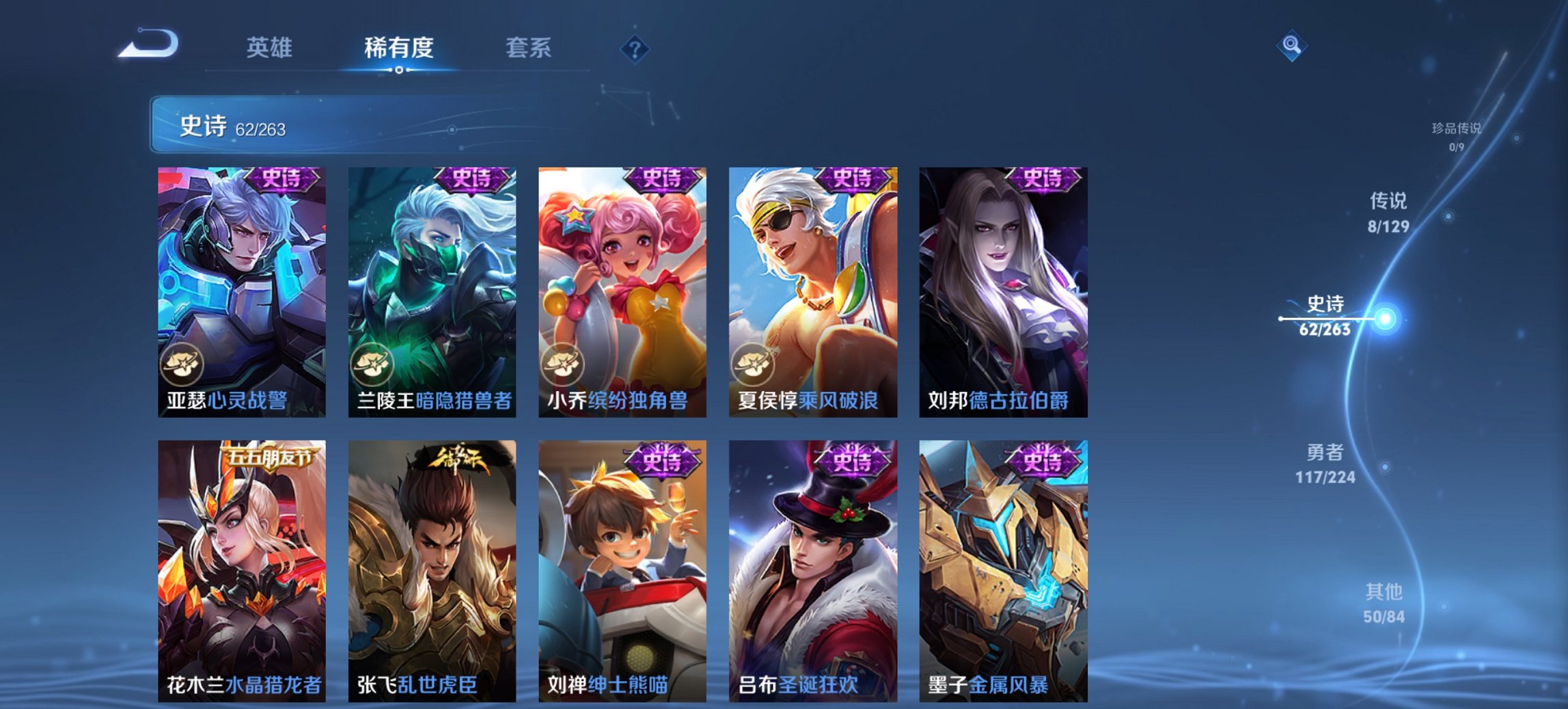Open the help question mark icon beside the tabs
Viewport: 1568px width, 709px height.
tap(634, 49)
